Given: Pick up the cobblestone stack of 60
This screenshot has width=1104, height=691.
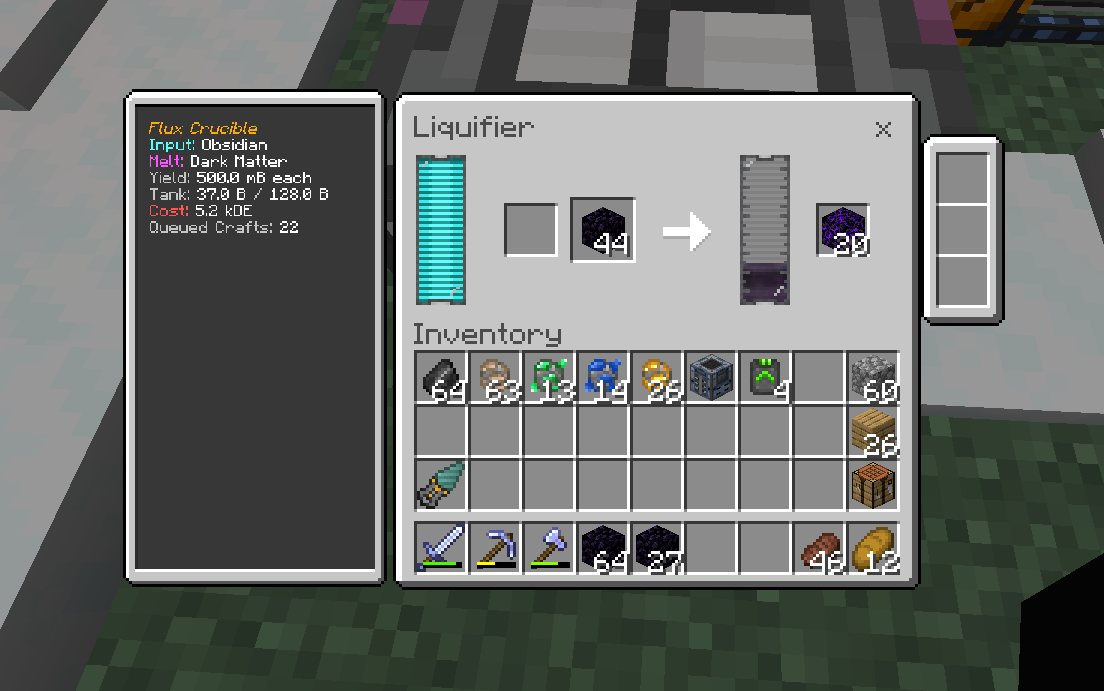Looking at the screenshot, I should click(x=873, y=378).
